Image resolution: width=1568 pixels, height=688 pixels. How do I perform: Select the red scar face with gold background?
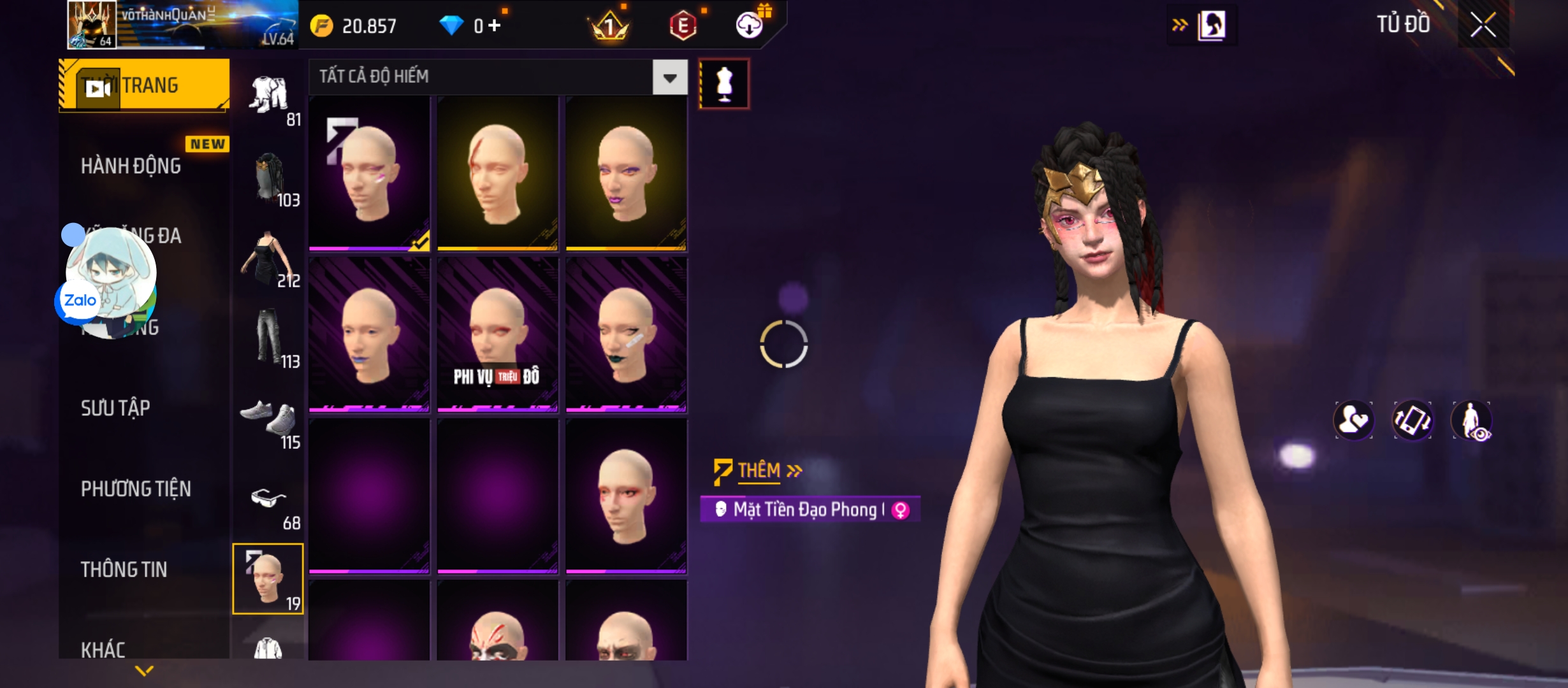coord(497,173)
